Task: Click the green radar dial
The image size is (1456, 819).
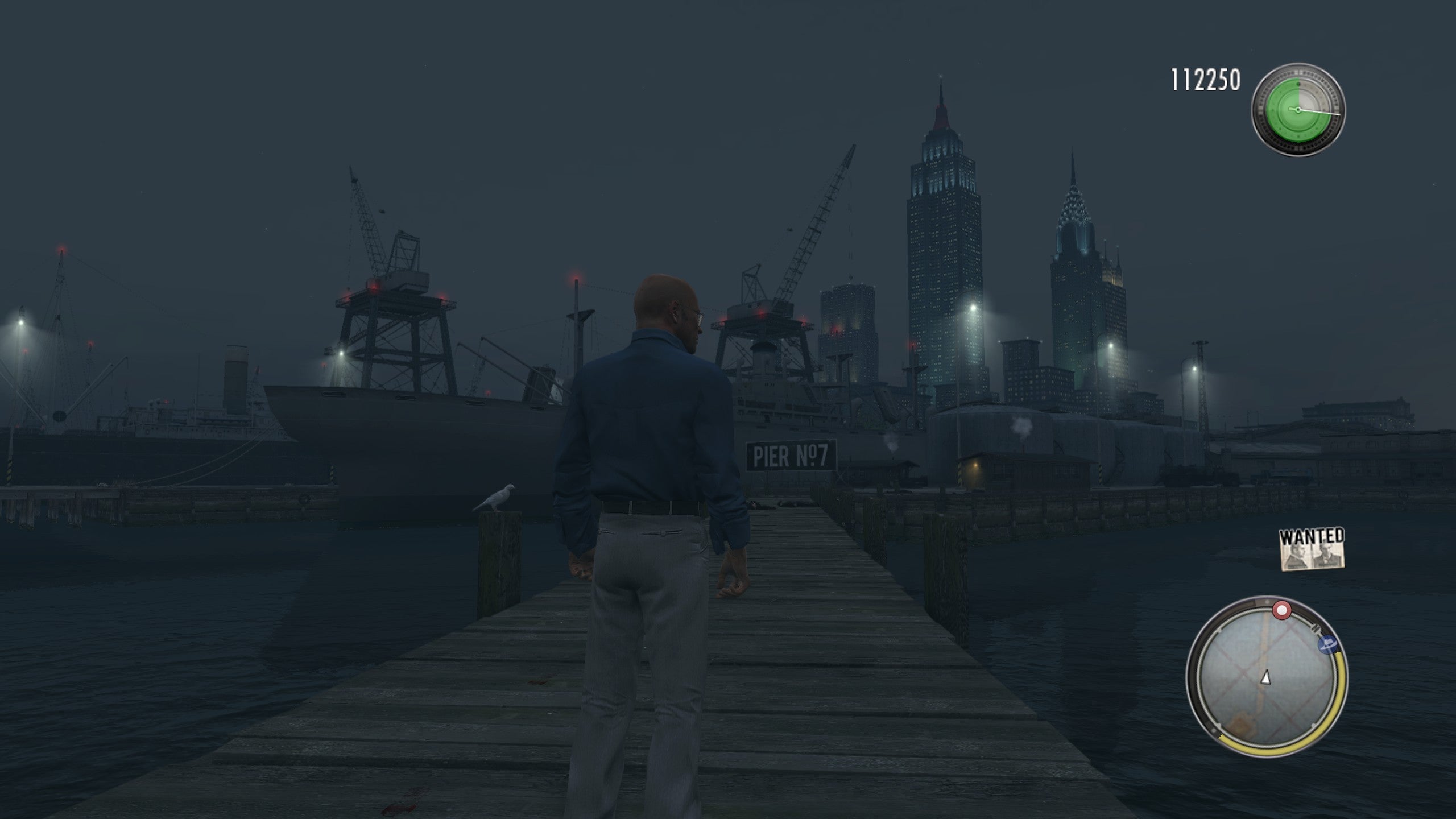Action: coord(1298,109)
